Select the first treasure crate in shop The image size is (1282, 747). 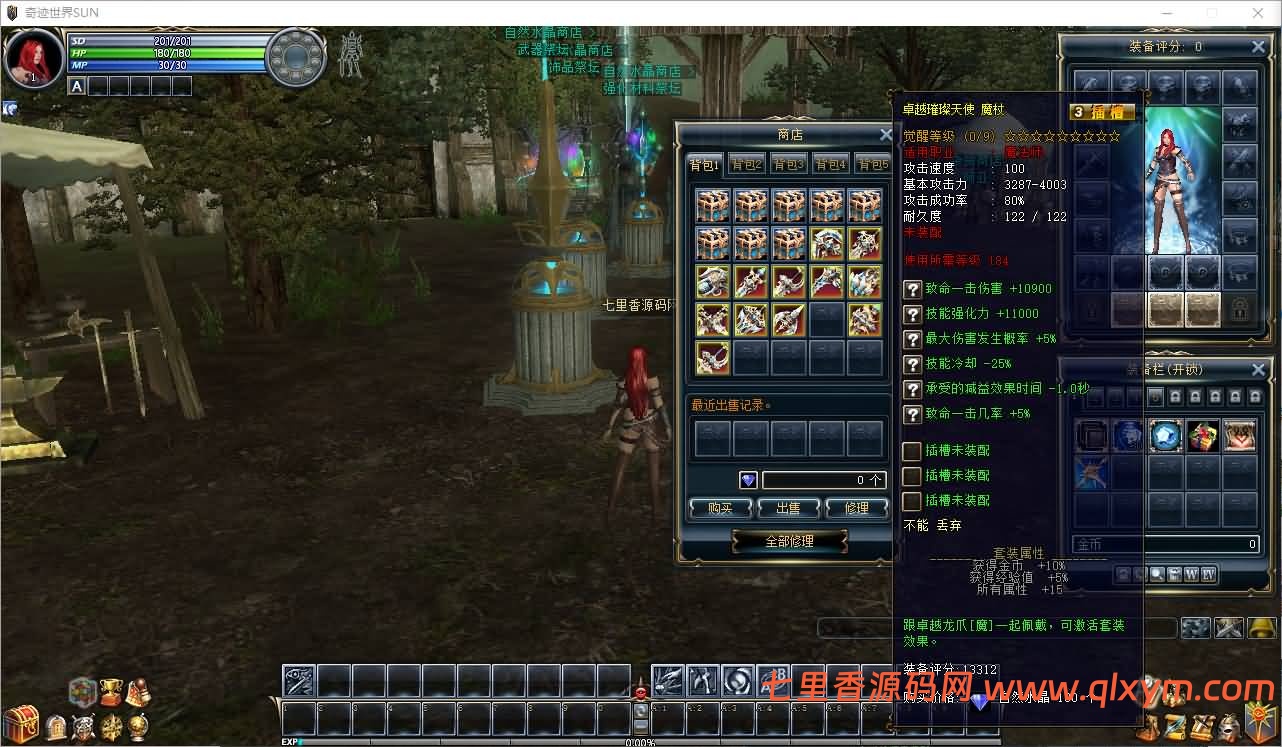712,205
